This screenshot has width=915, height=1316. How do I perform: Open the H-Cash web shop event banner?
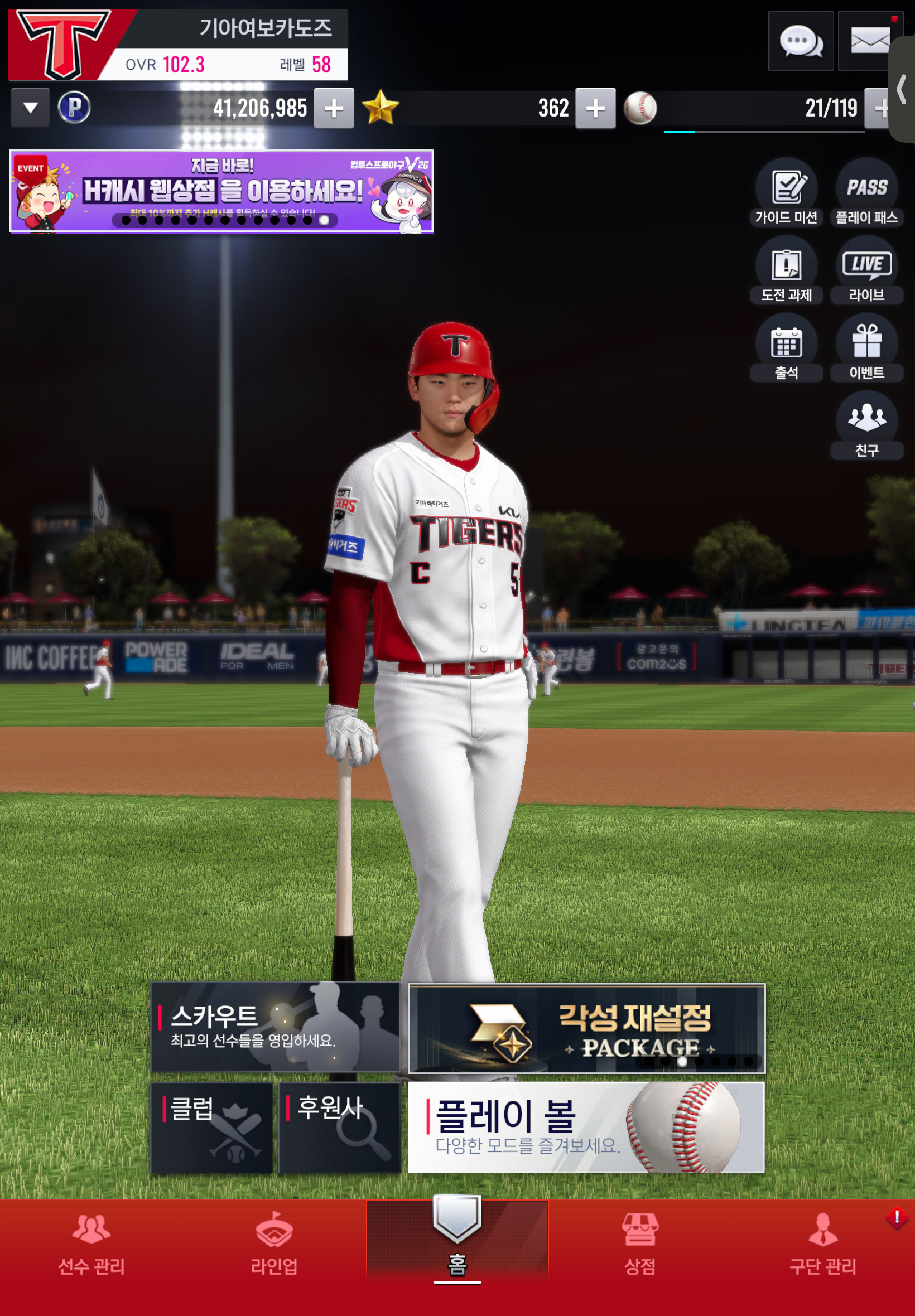point(221,191)
